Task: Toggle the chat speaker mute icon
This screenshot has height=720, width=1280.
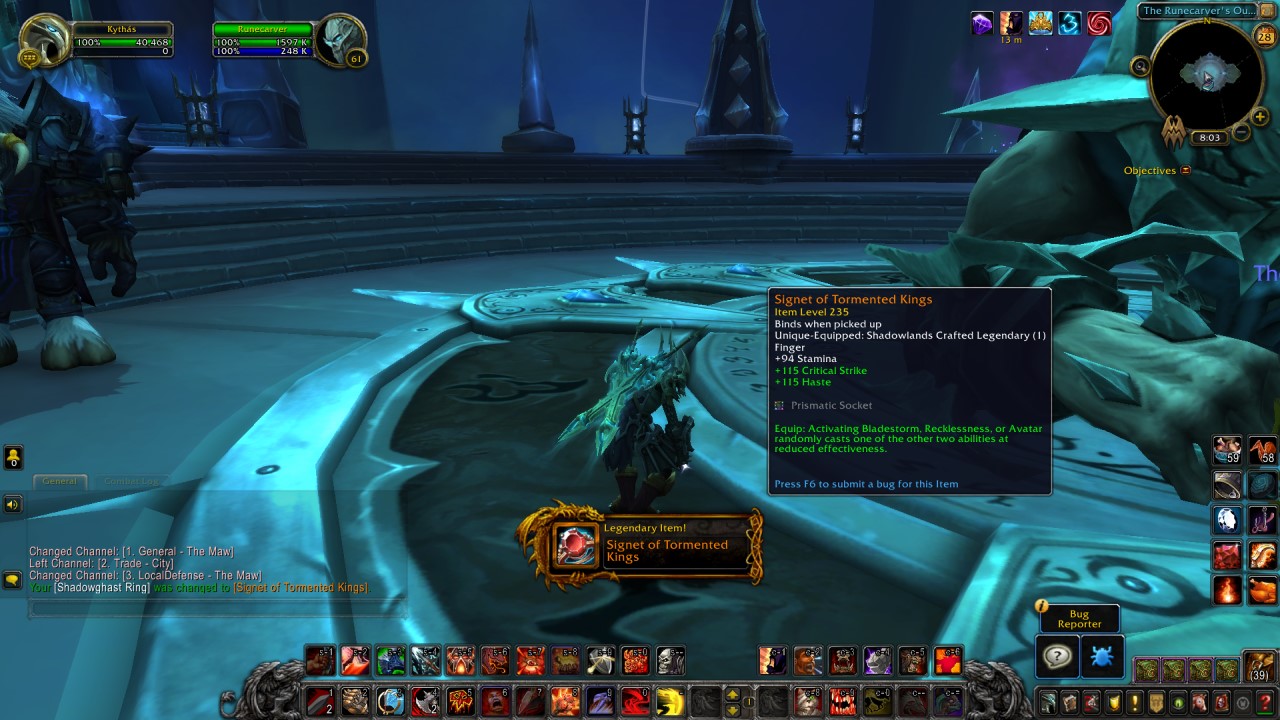Action: coord(12,503)
